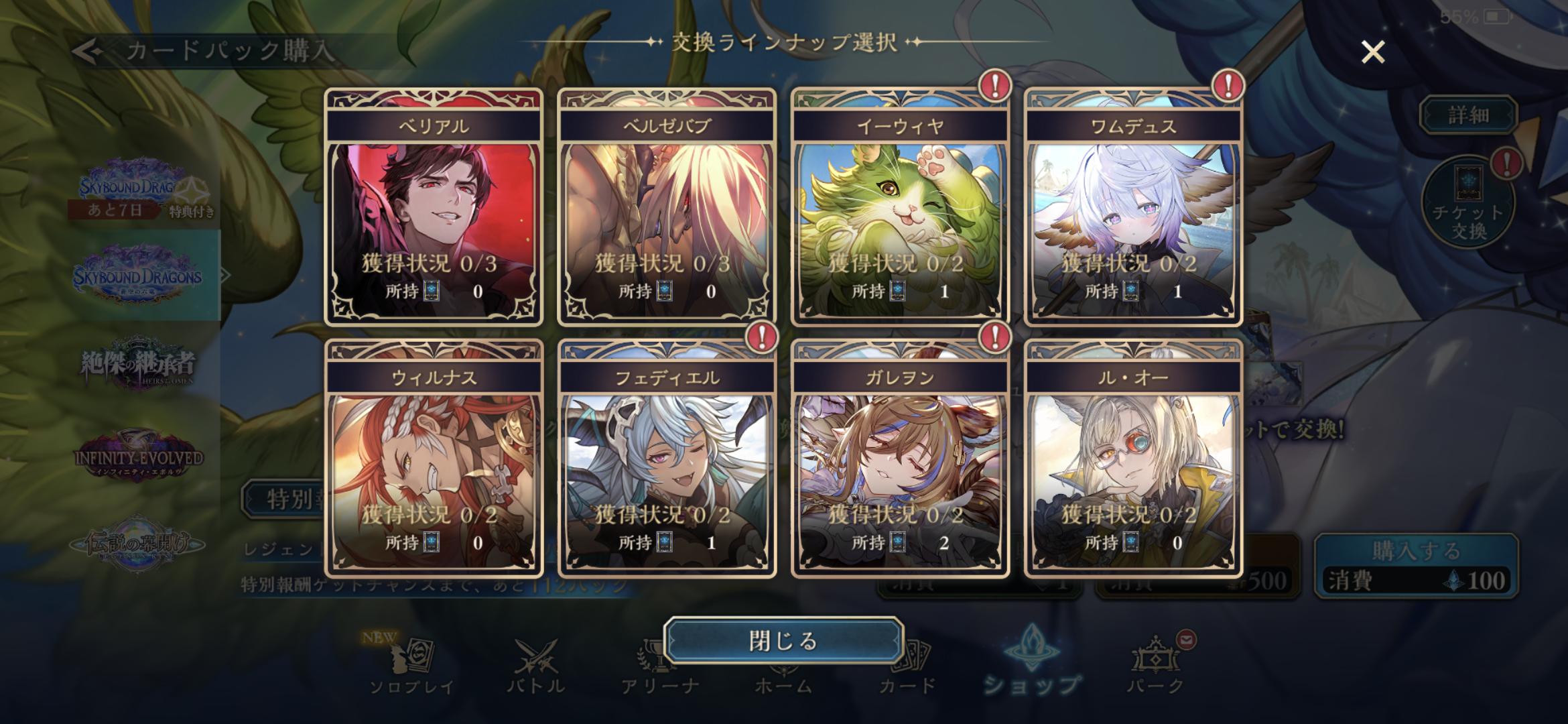
Task: Choose the ベルゼバブ exchange card
Action: 667,208
